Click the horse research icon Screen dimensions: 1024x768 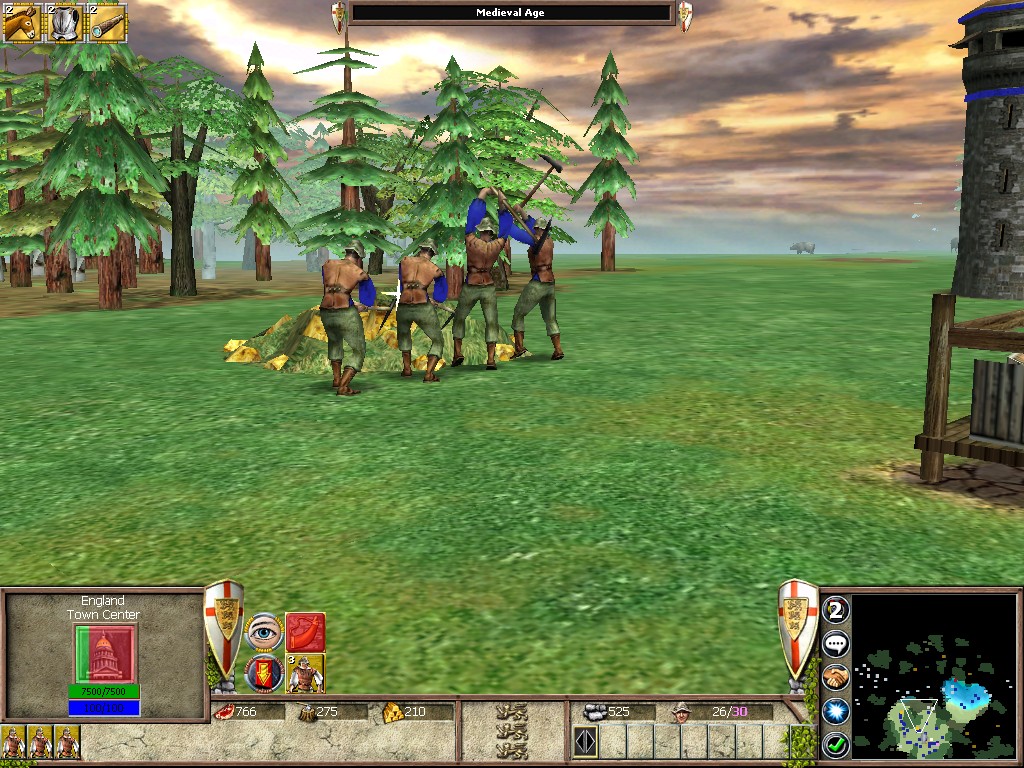(x=21, y=22)
